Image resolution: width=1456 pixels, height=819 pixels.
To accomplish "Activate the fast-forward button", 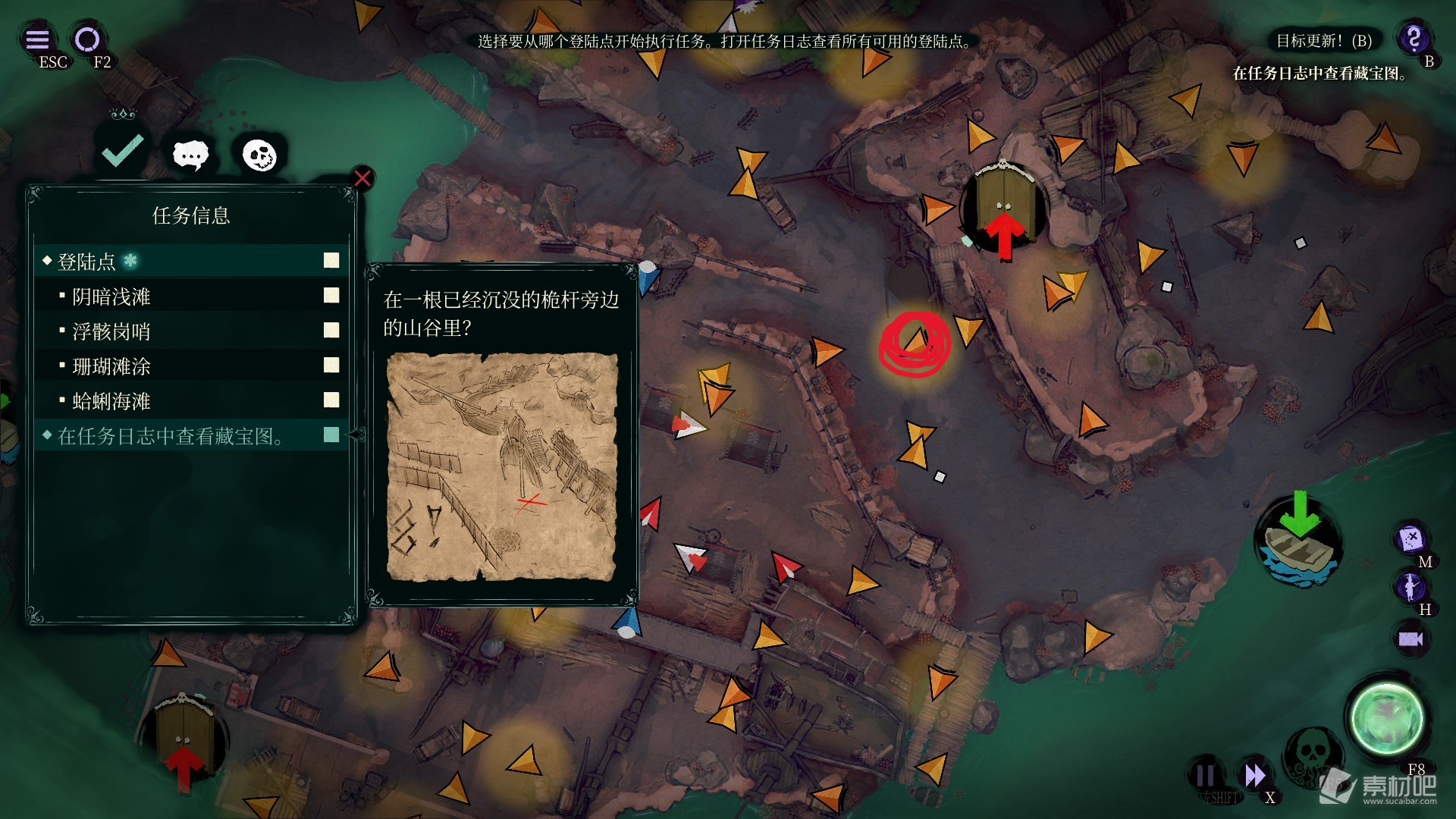I will pos(1255,775).
